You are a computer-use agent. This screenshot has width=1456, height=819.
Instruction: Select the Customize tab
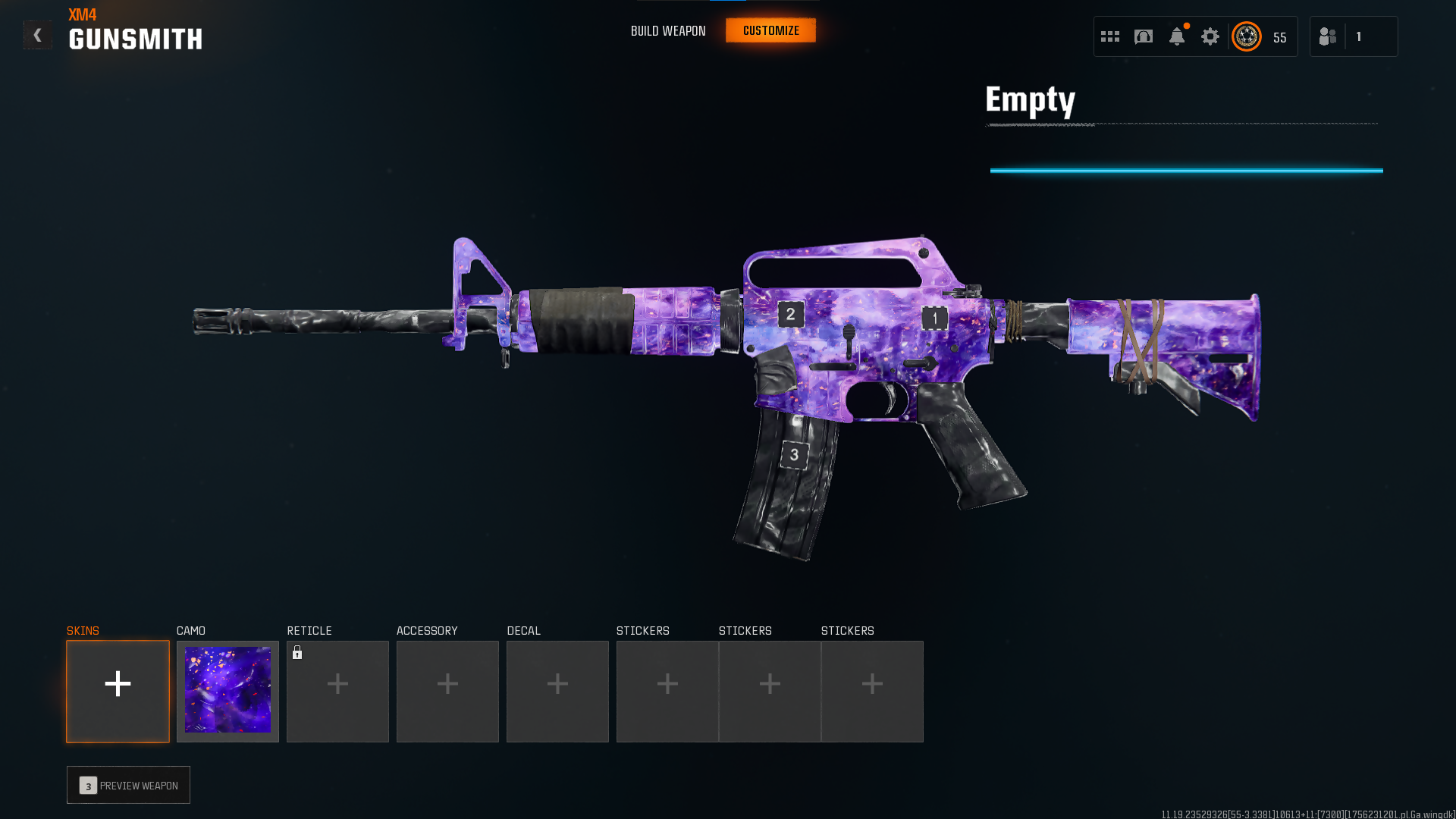[x=770, y=30]
